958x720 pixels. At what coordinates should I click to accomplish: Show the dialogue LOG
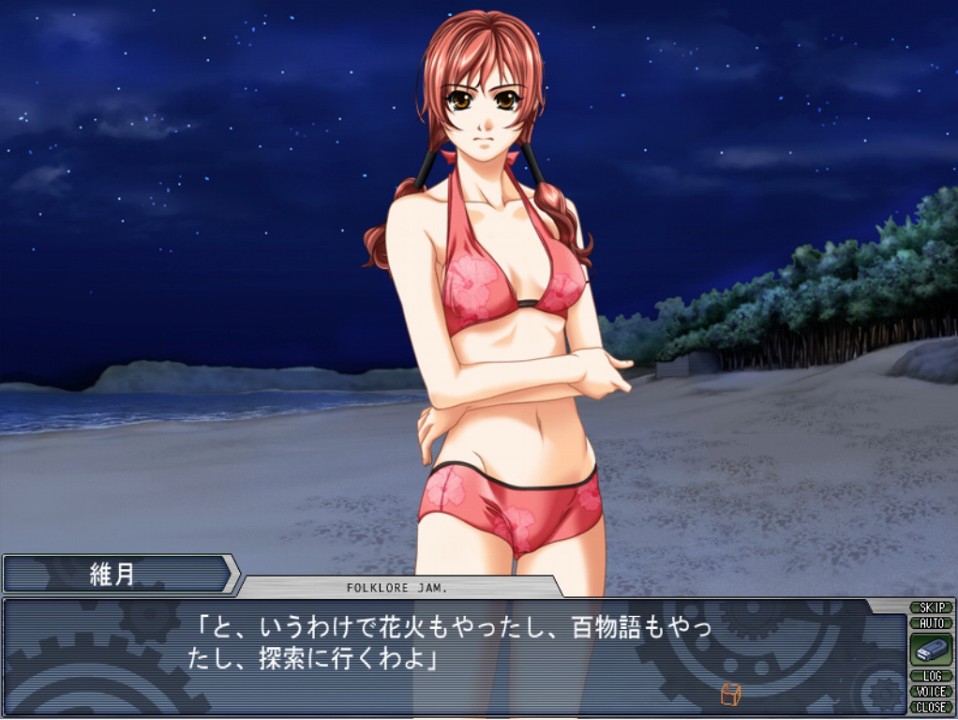(x=931, y=676)
